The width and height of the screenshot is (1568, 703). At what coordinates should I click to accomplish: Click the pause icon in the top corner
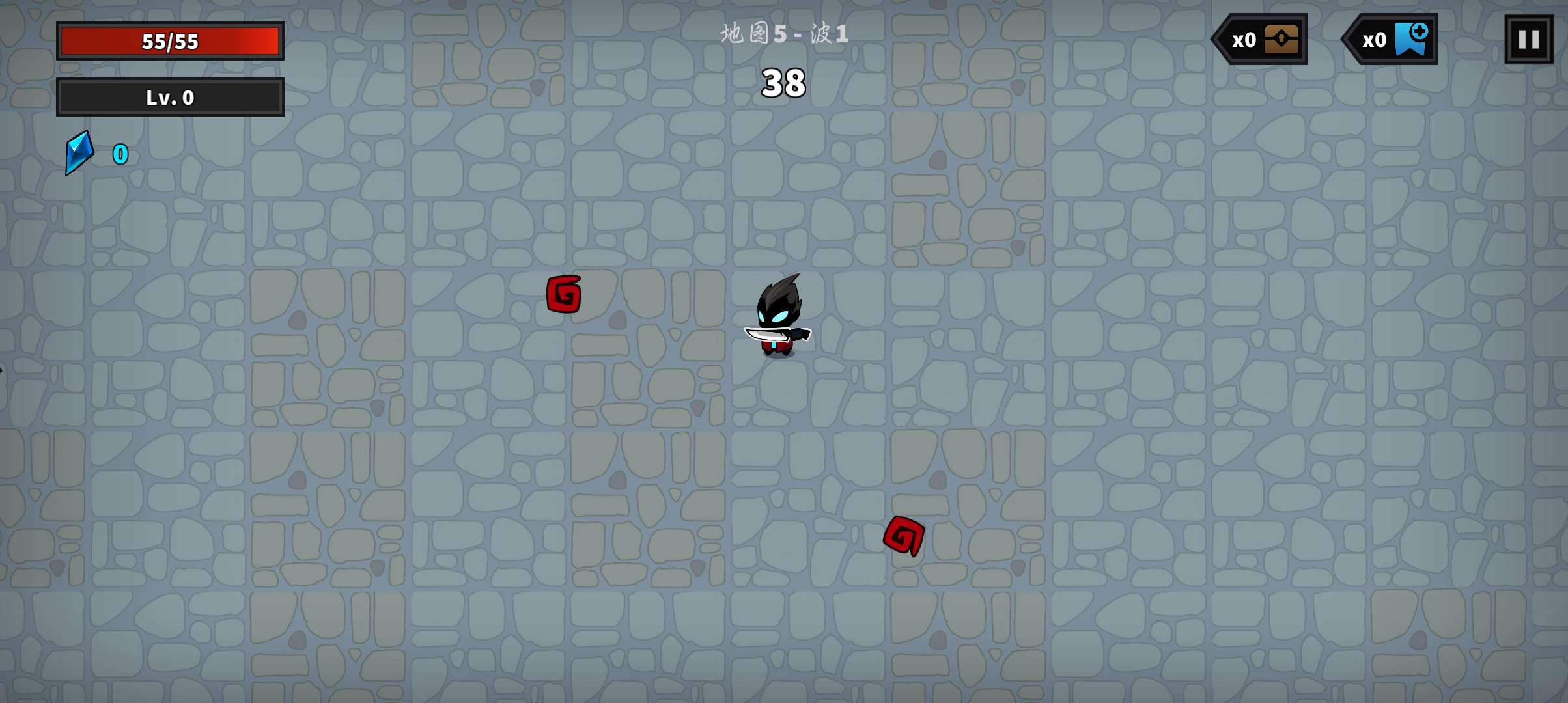coord(1528,39)
